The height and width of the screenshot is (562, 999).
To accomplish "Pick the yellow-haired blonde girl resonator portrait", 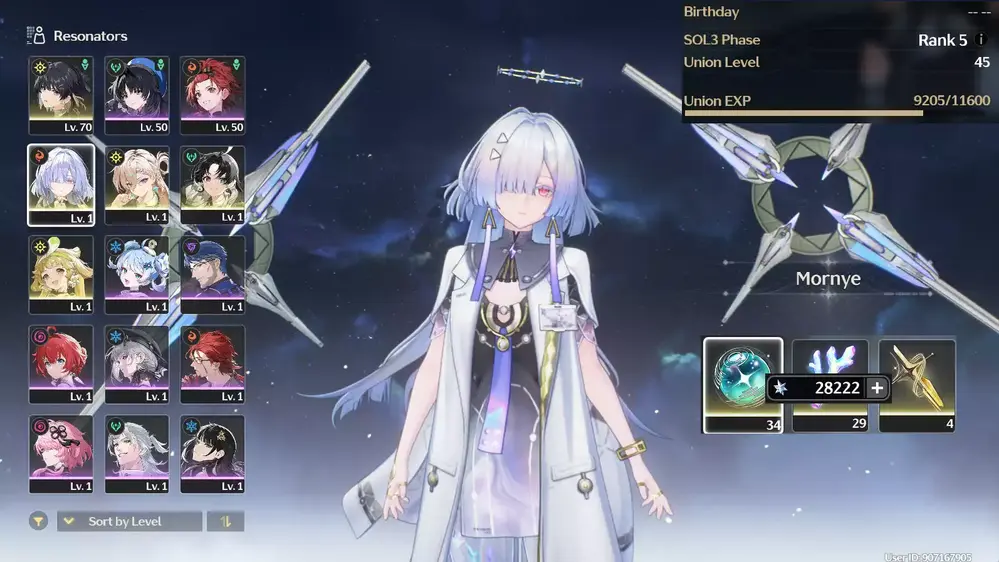I will tap(61, 275).
